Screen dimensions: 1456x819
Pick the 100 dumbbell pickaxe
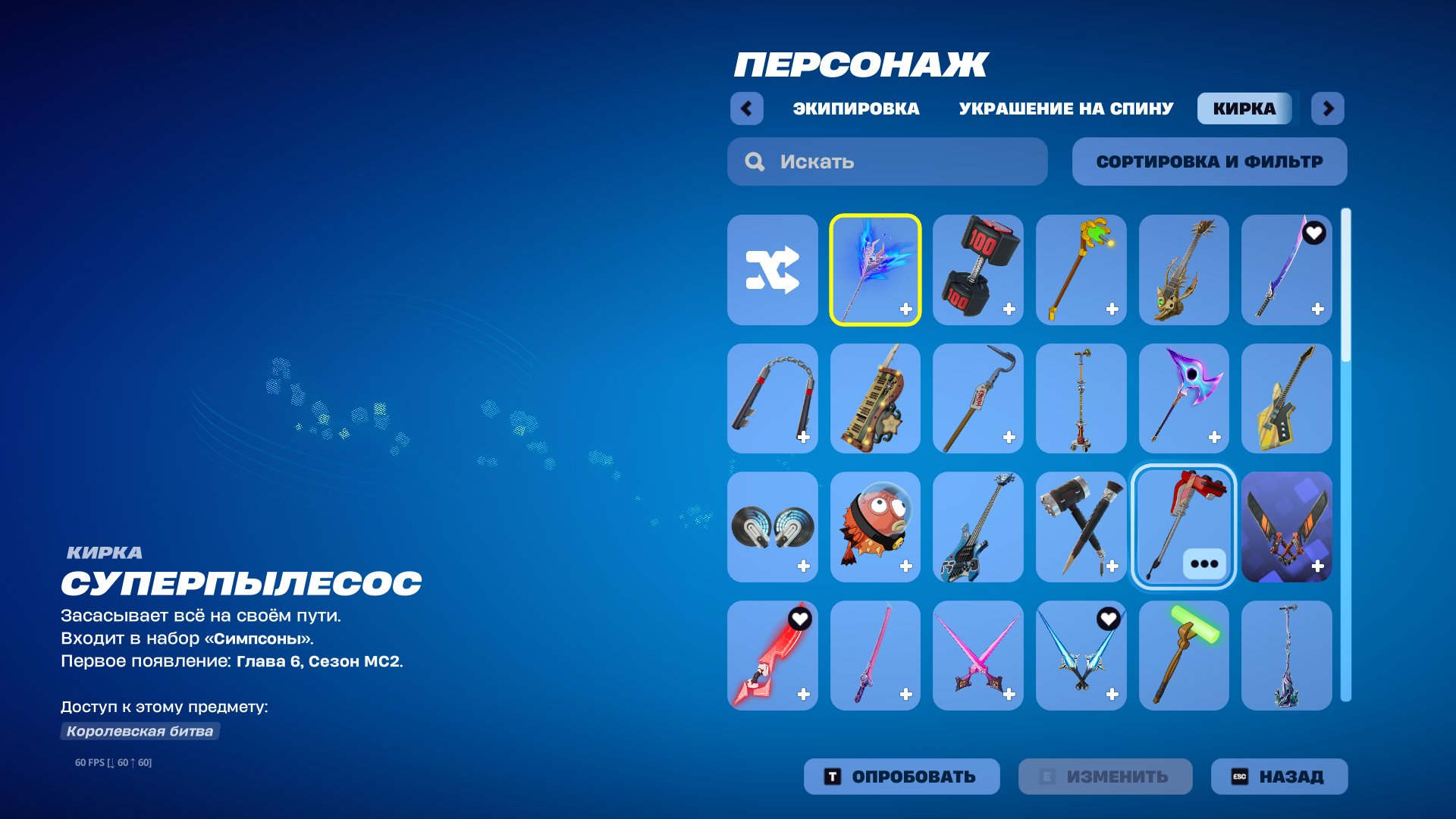pos(977,270)
